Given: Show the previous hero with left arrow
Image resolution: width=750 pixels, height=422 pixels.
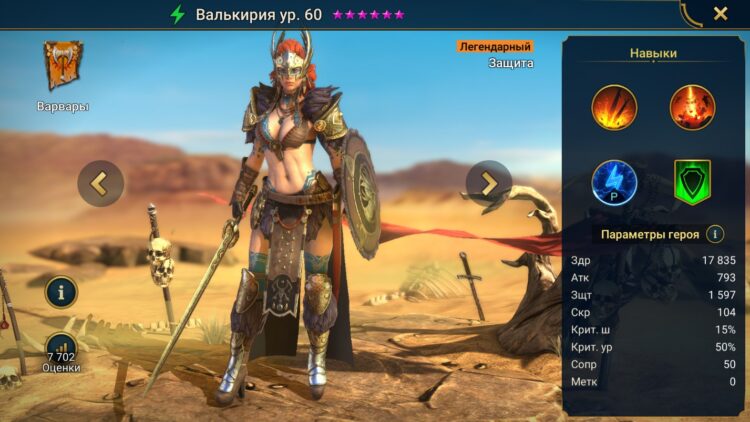Looking at the screenshot, I should point(100,183).
